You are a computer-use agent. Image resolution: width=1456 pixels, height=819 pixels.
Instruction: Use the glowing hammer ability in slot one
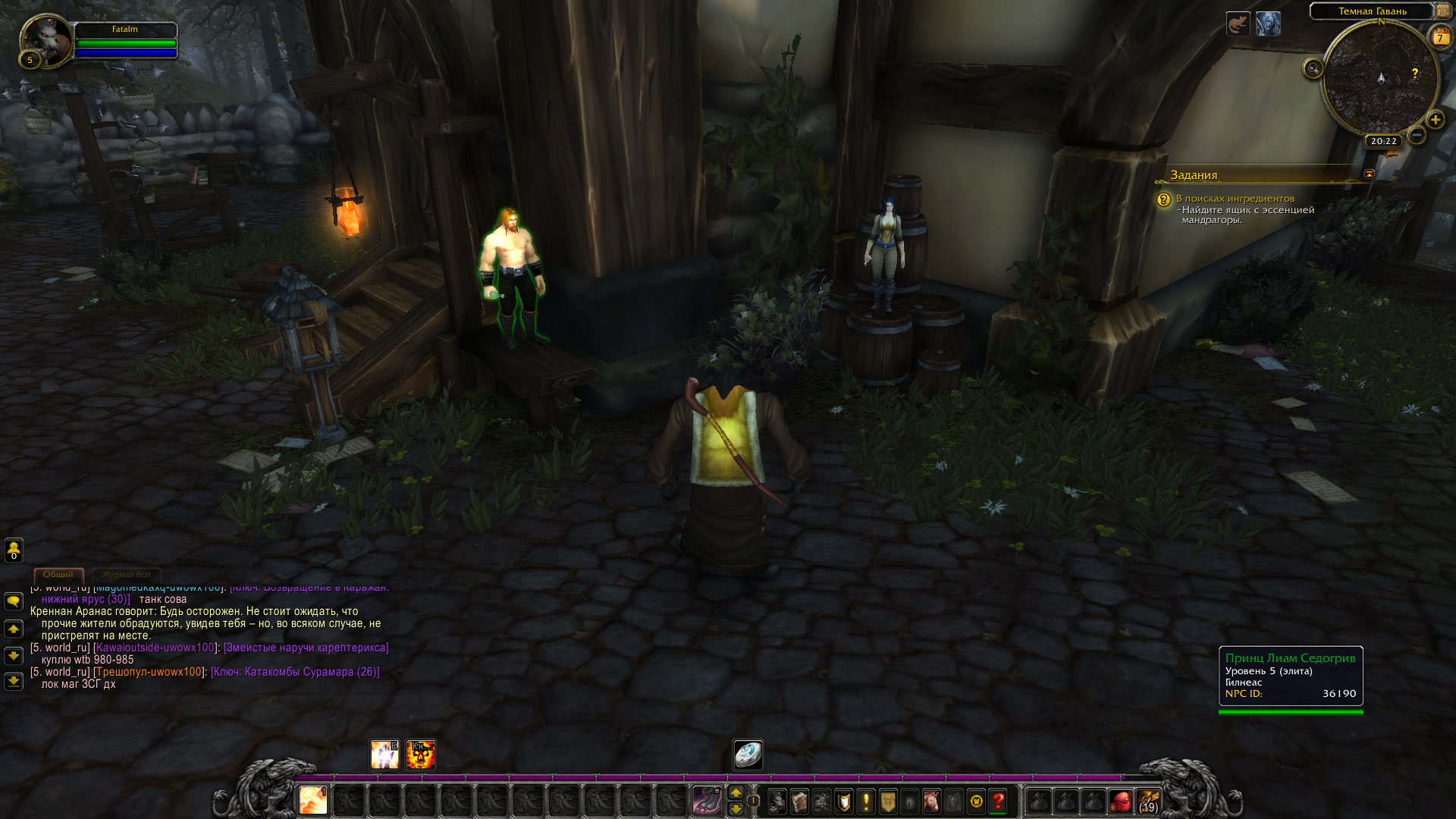pos(312,800)
